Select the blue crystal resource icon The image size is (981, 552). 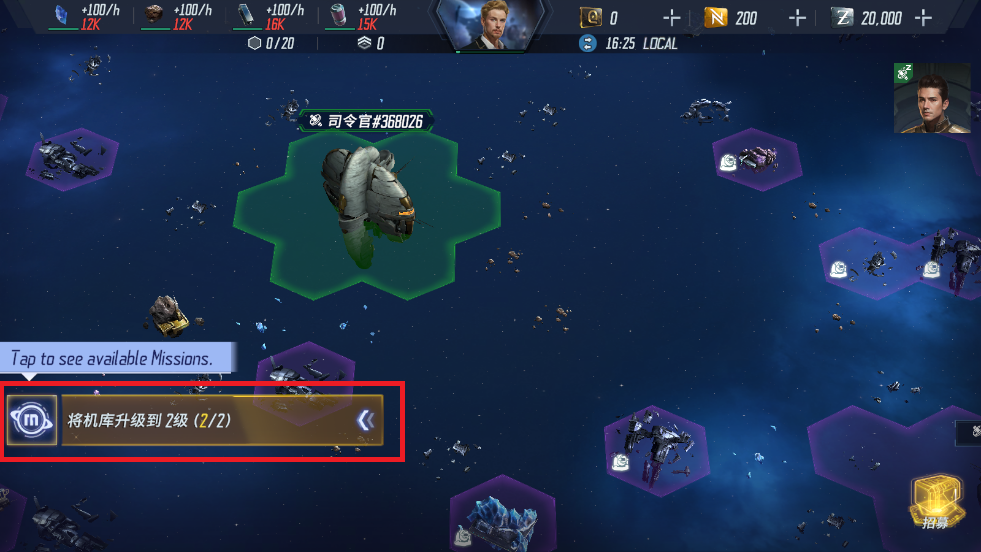pyautogui.click(x=60, y=14)
